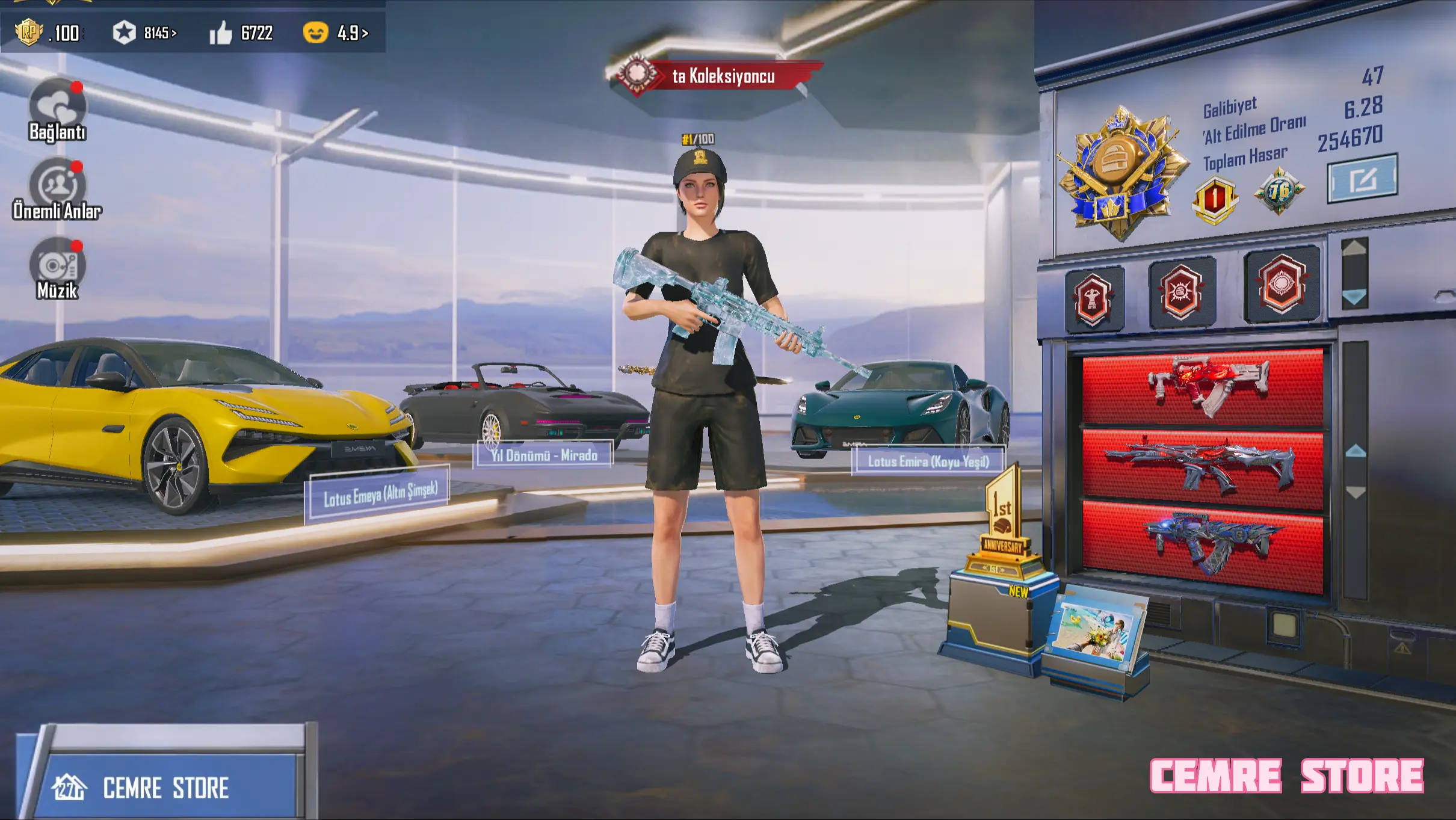Select the Lotus Emira (Koyu Yeşil) label
Viewport: 1456px width, 820px height.
[x=928, y=461]
